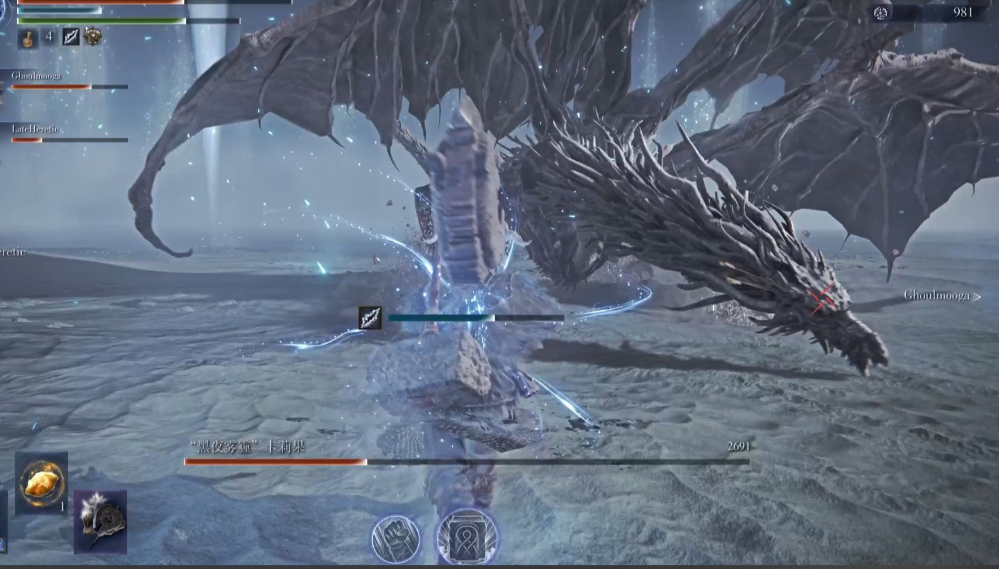
Task: Select the flask icon in the status row
Action: pyautogui.click(x=27, y=38)
